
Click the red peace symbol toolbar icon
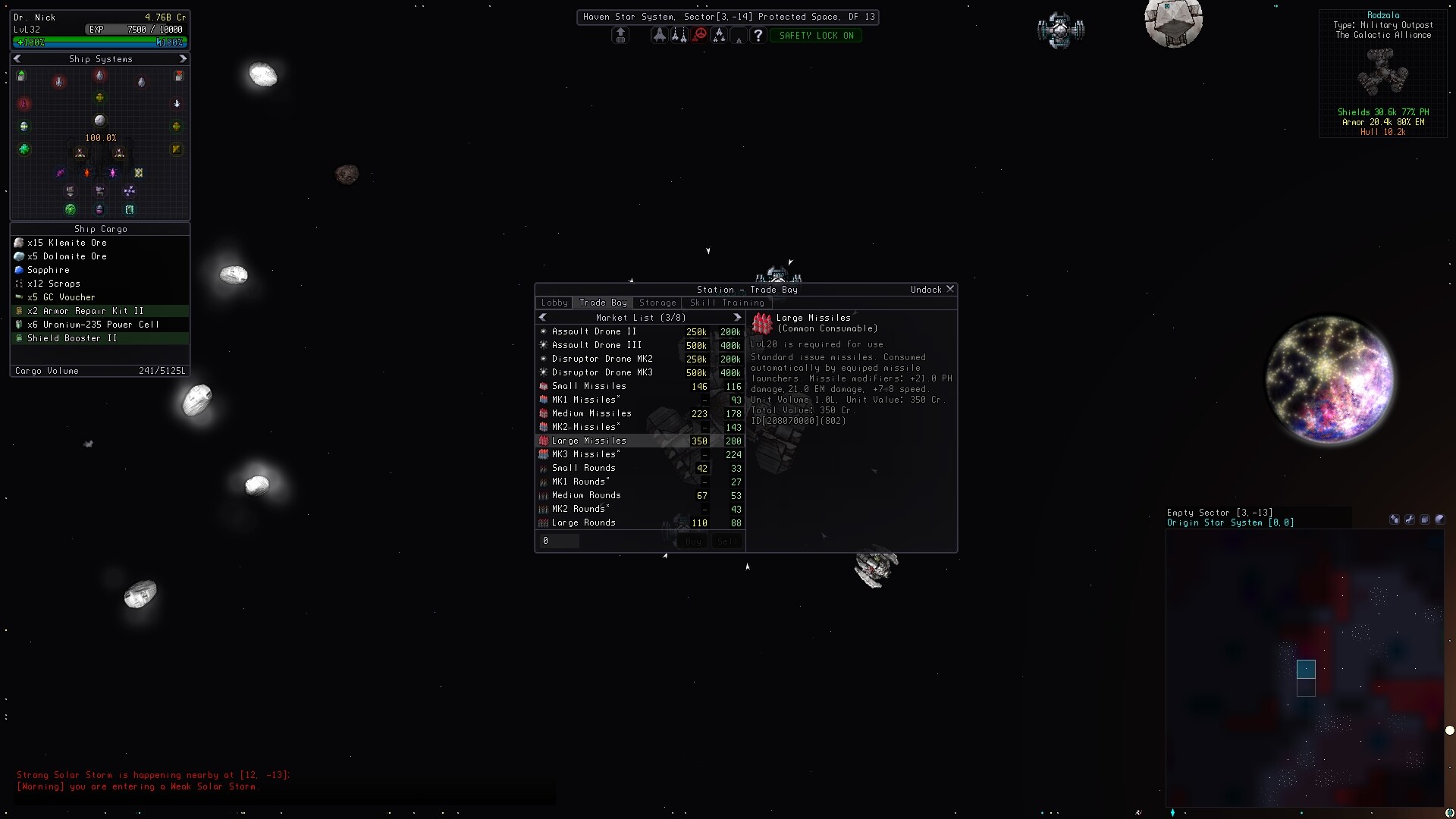[699, 35]
